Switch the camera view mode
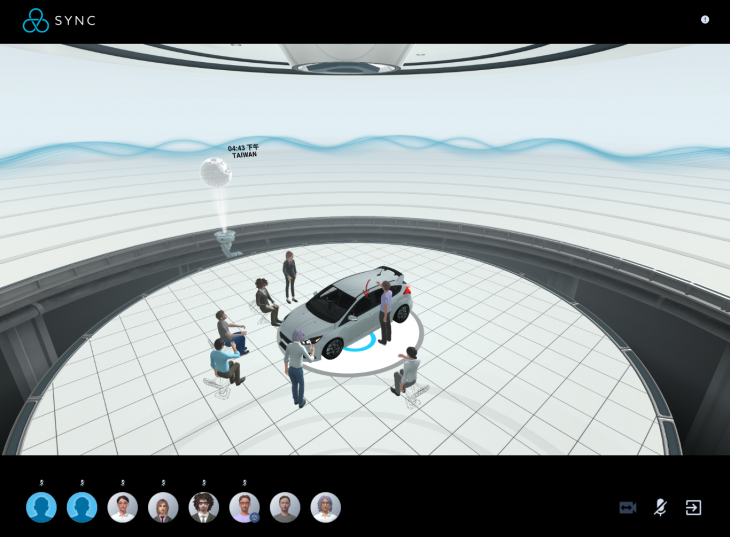The image size is (730, 537). pyautogui.click(x=628, y=508)
